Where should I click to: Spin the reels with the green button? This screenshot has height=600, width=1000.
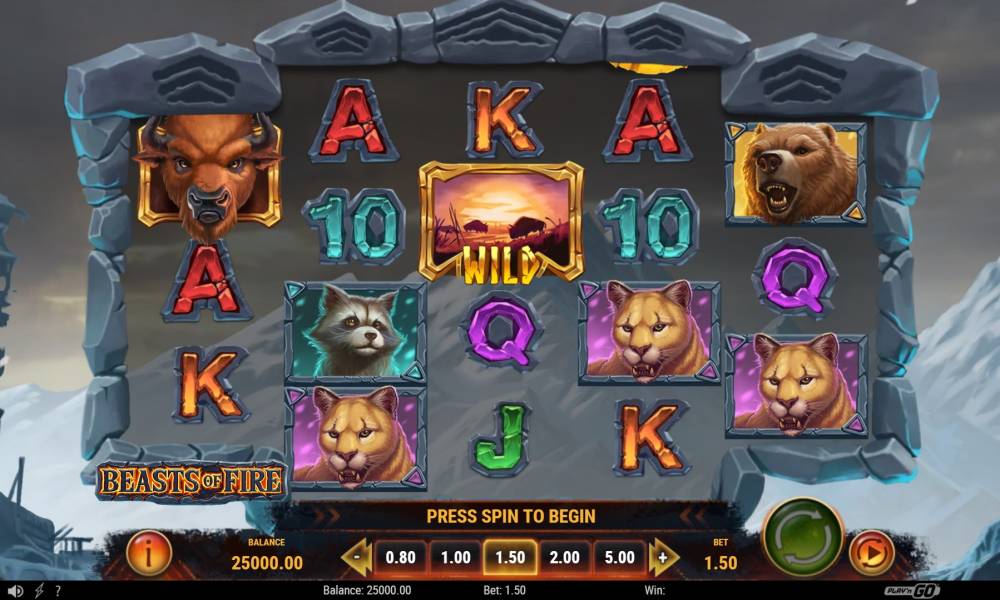tap(803, 536)
